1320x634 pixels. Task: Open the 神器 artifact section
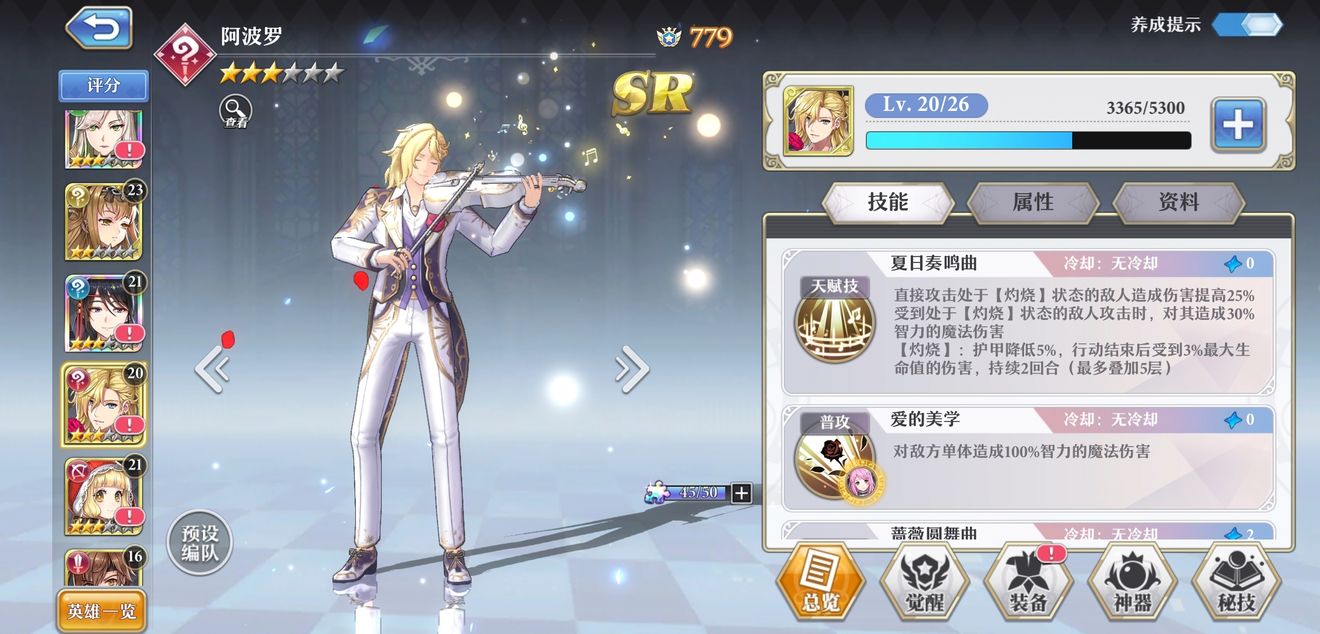coord(1132,585)
